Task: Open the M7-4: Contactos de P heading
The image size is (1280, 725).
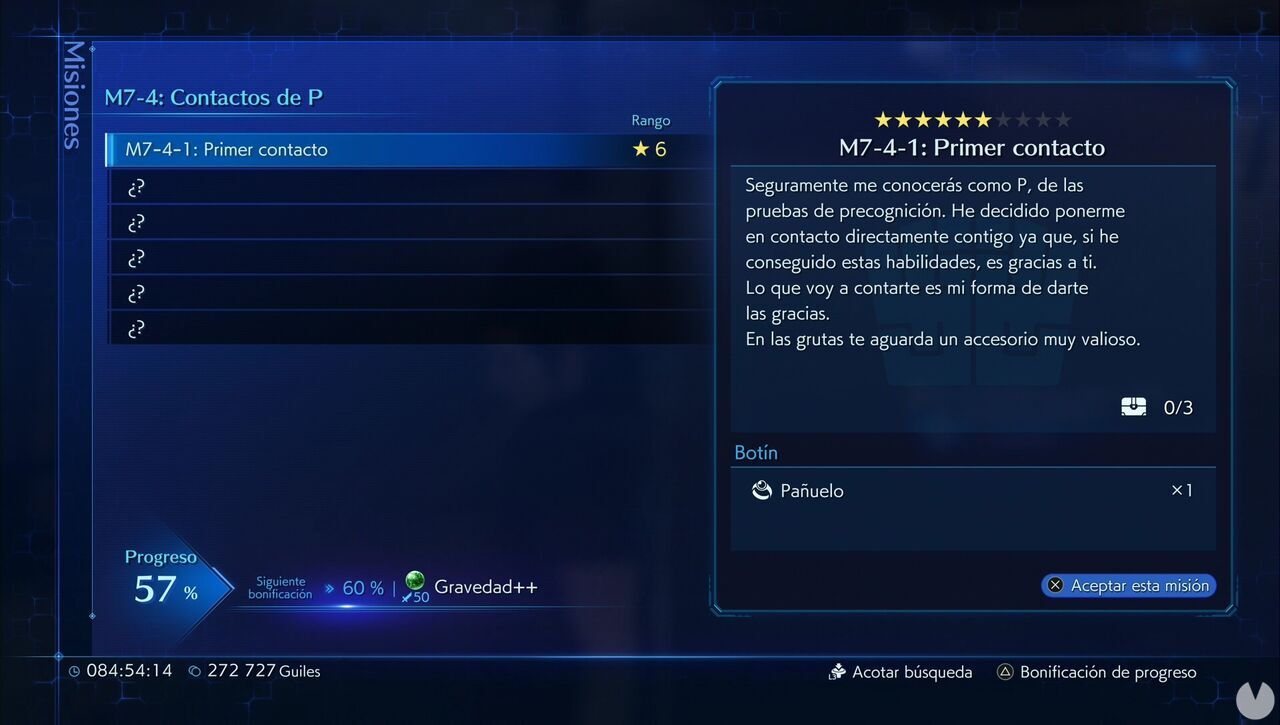Action: point(212,97)
